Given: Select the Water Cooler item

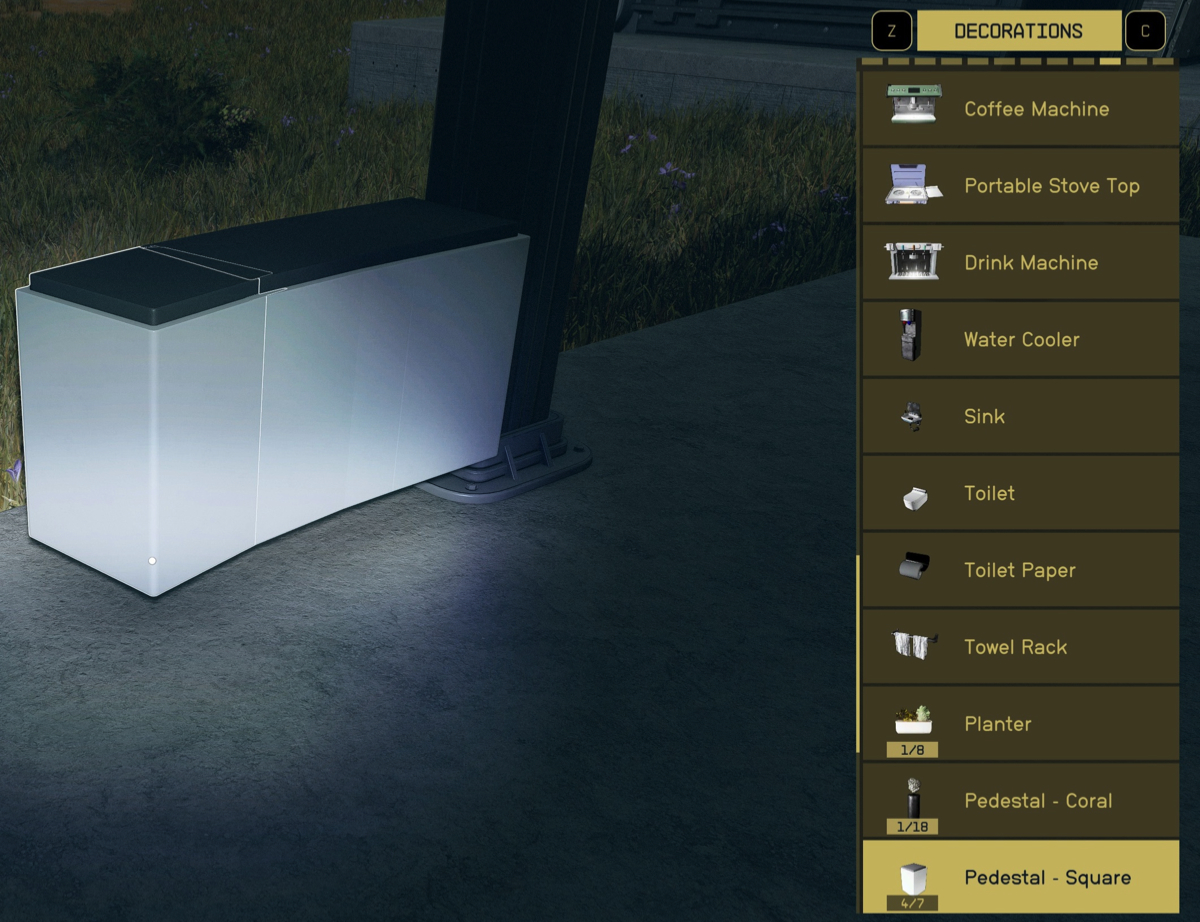Looking at the screenshot, I should pos(1020,340).
